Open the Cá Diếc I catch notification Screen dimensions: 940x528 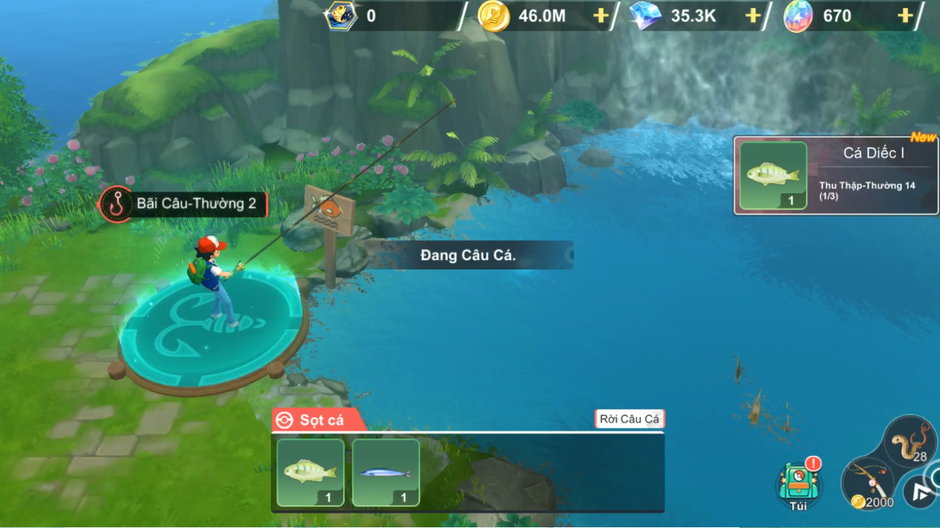836,176
